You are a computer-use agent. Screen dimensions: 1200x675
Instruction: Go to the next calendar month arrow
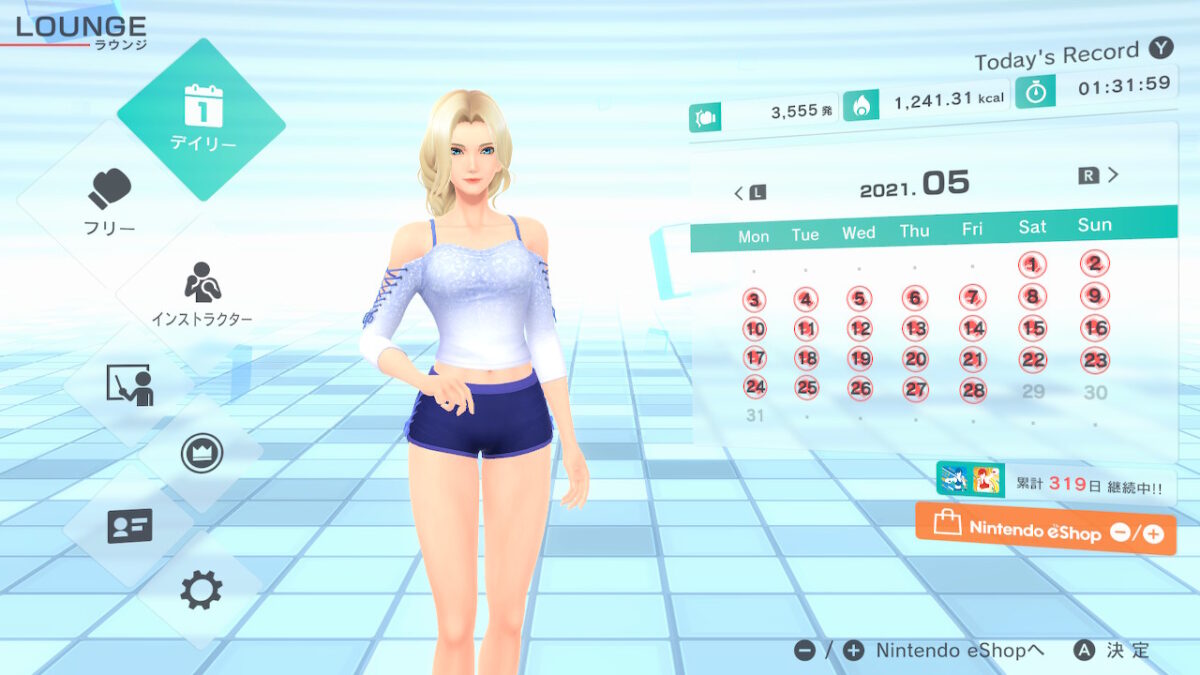click(1099, 175)
